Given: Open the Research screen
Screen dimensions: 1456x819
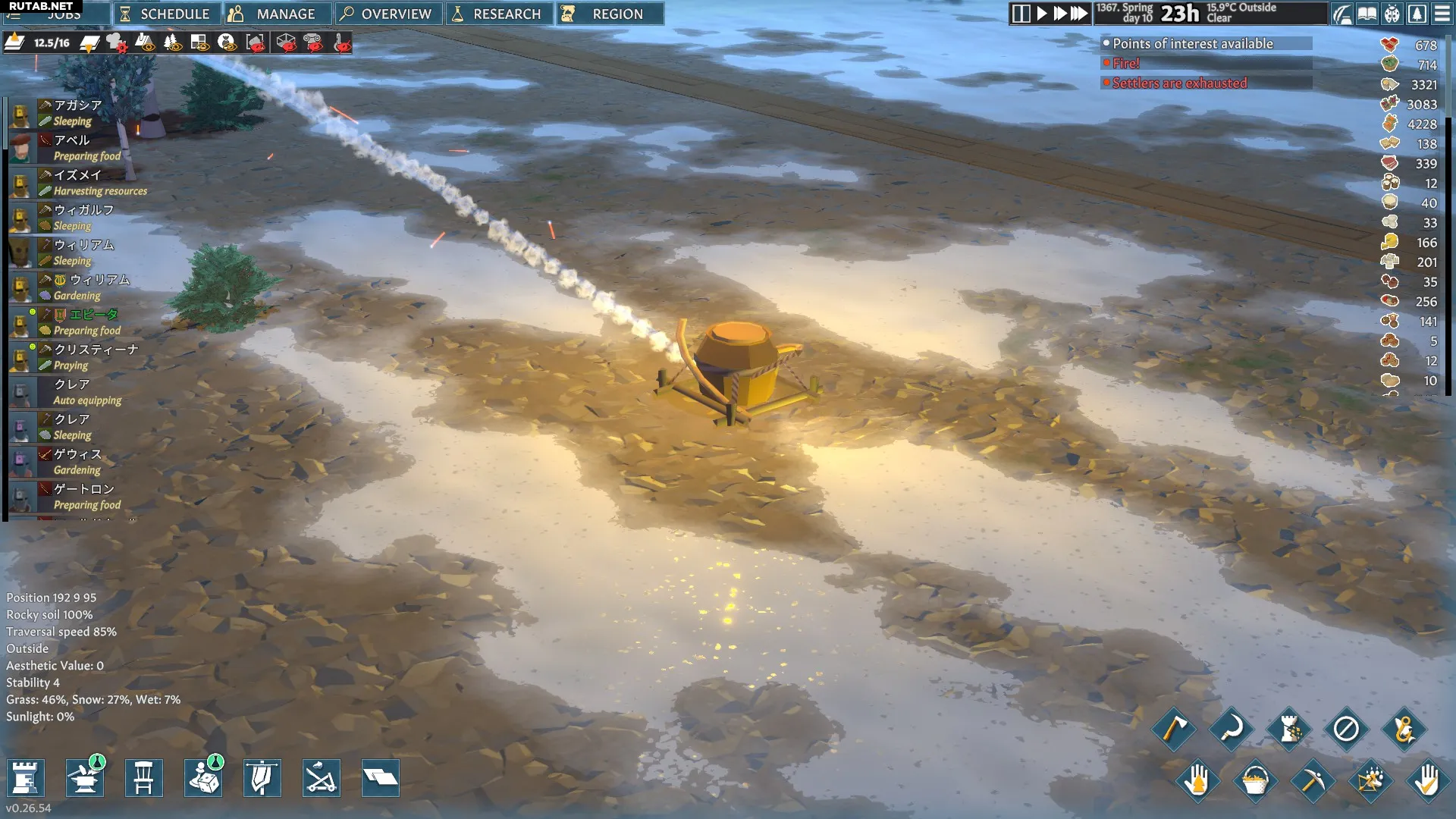Looking at the screenshot, I should [498, 14].
